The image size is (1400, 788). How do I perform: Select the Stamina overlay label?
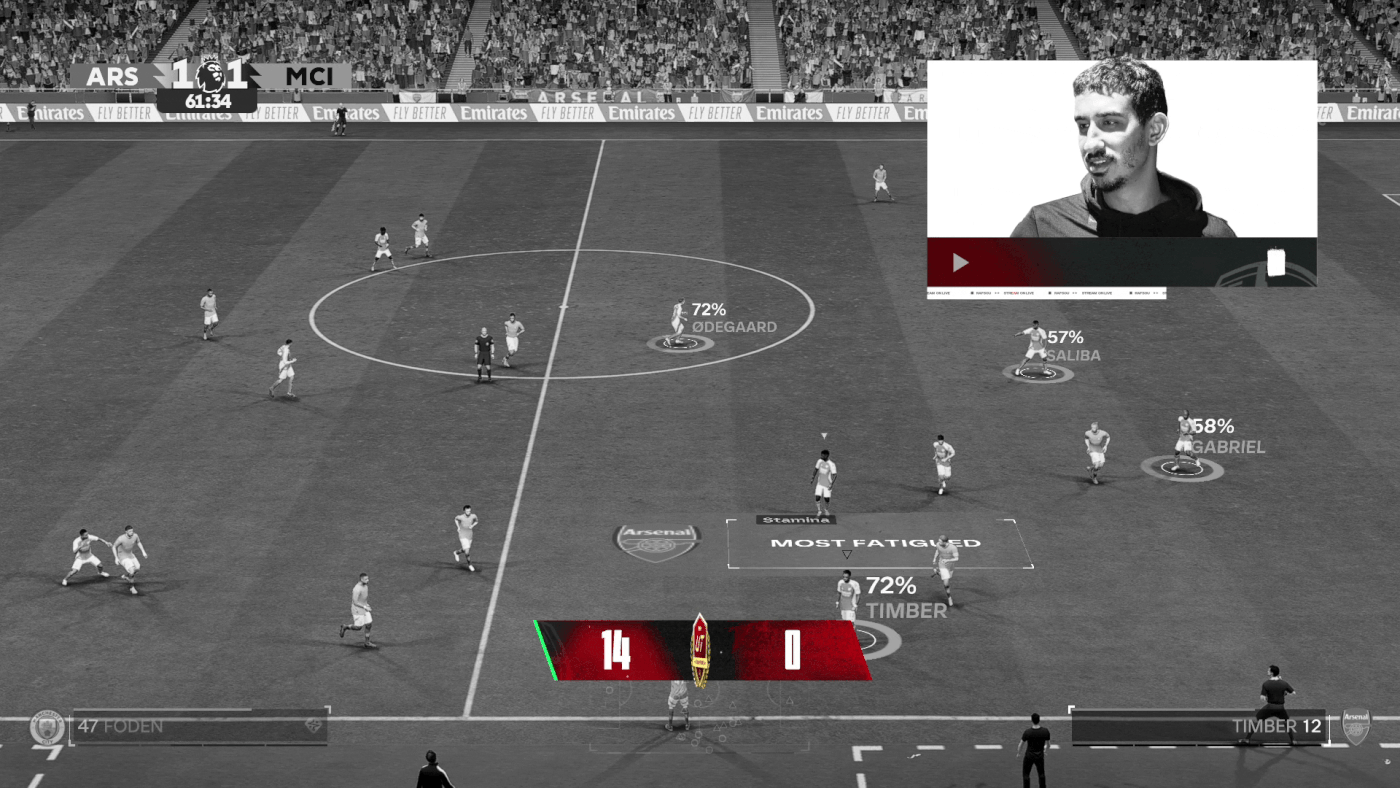pos(796,520)
